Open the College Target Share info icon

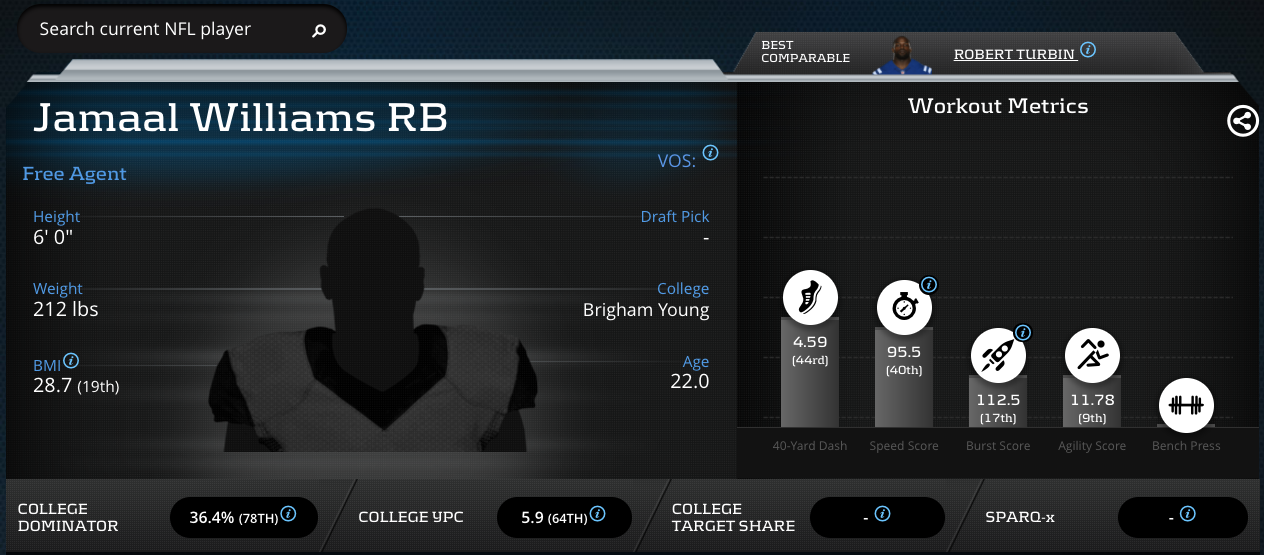pos(882,514)
